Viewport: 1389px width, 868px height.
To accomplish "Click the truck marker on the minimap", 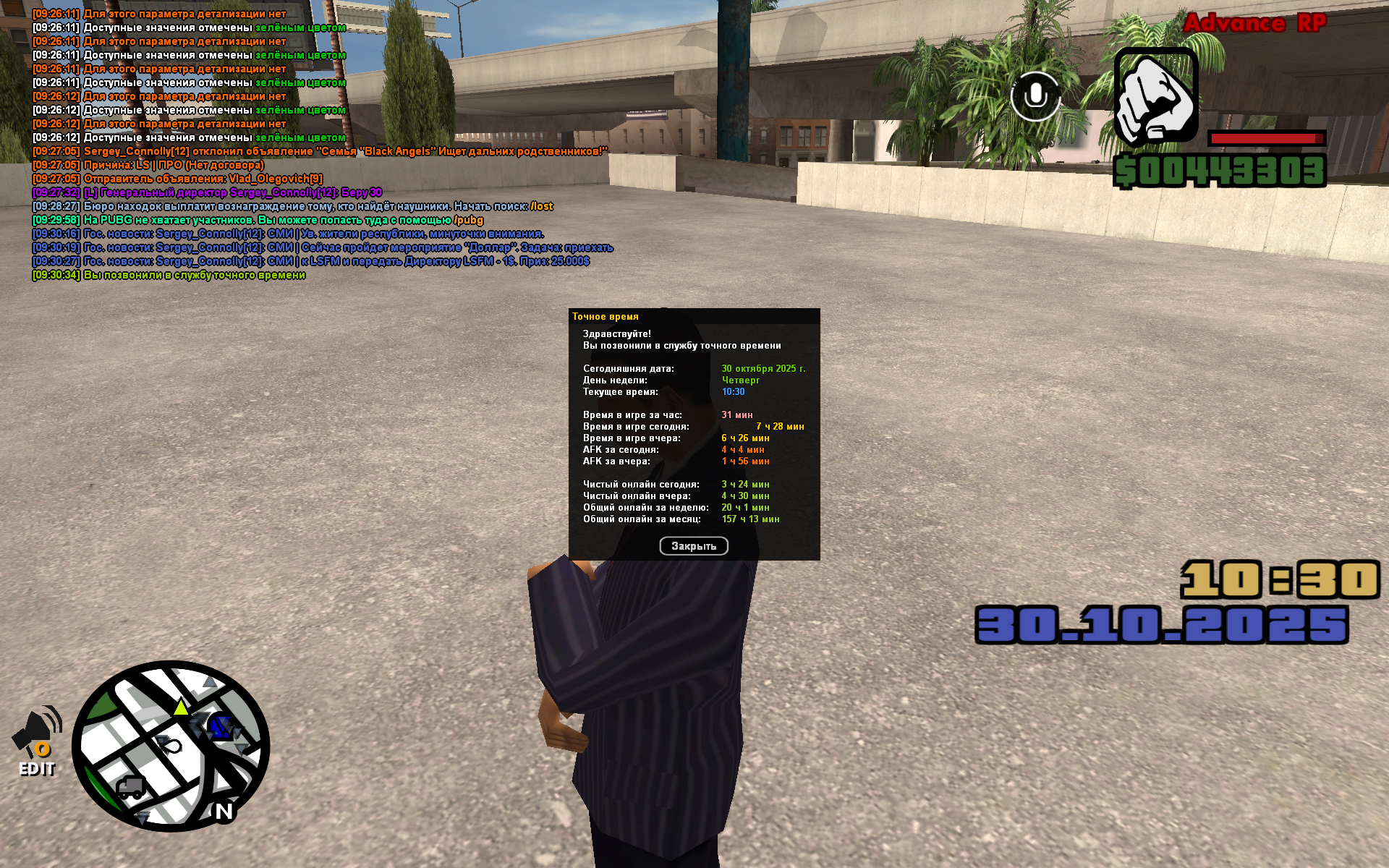I will pyautogui.click(x=130, y=787).
